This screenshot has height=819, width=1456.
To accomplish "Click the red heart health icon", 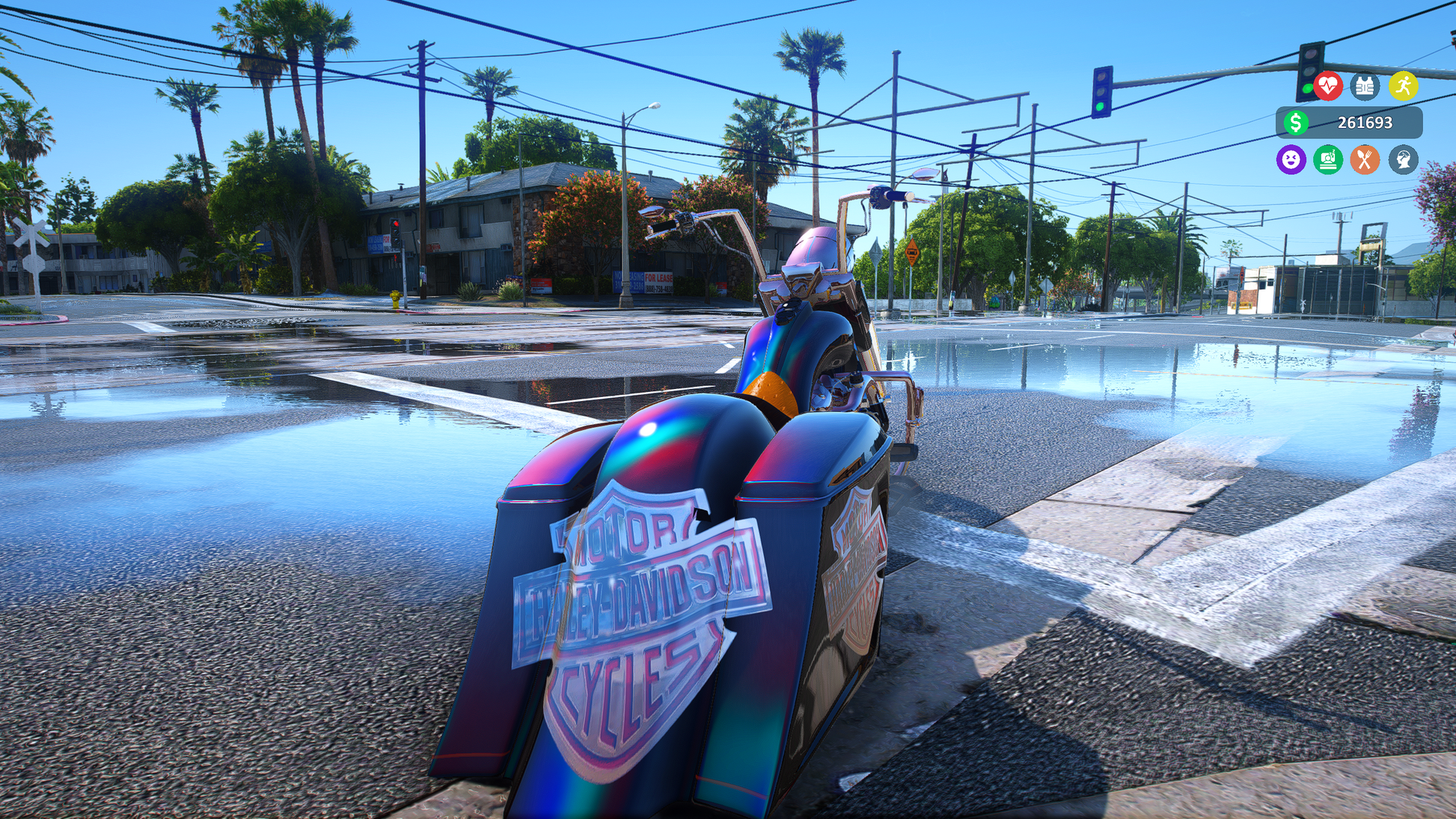I will (x=1328, y=86).
